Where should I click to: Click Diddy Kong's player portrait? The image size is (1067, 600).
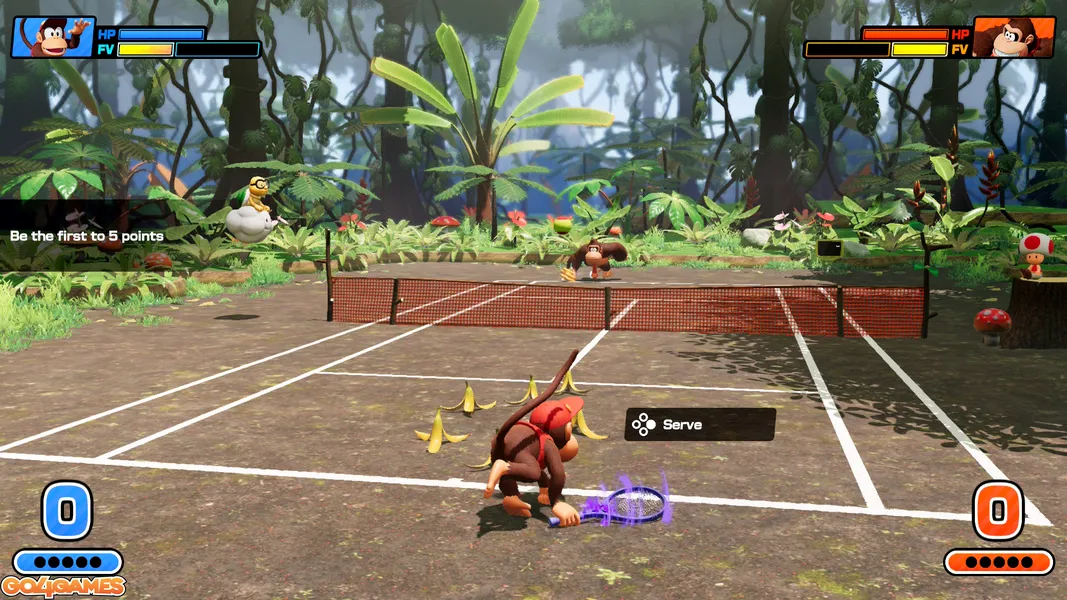(x=53, y=37)
